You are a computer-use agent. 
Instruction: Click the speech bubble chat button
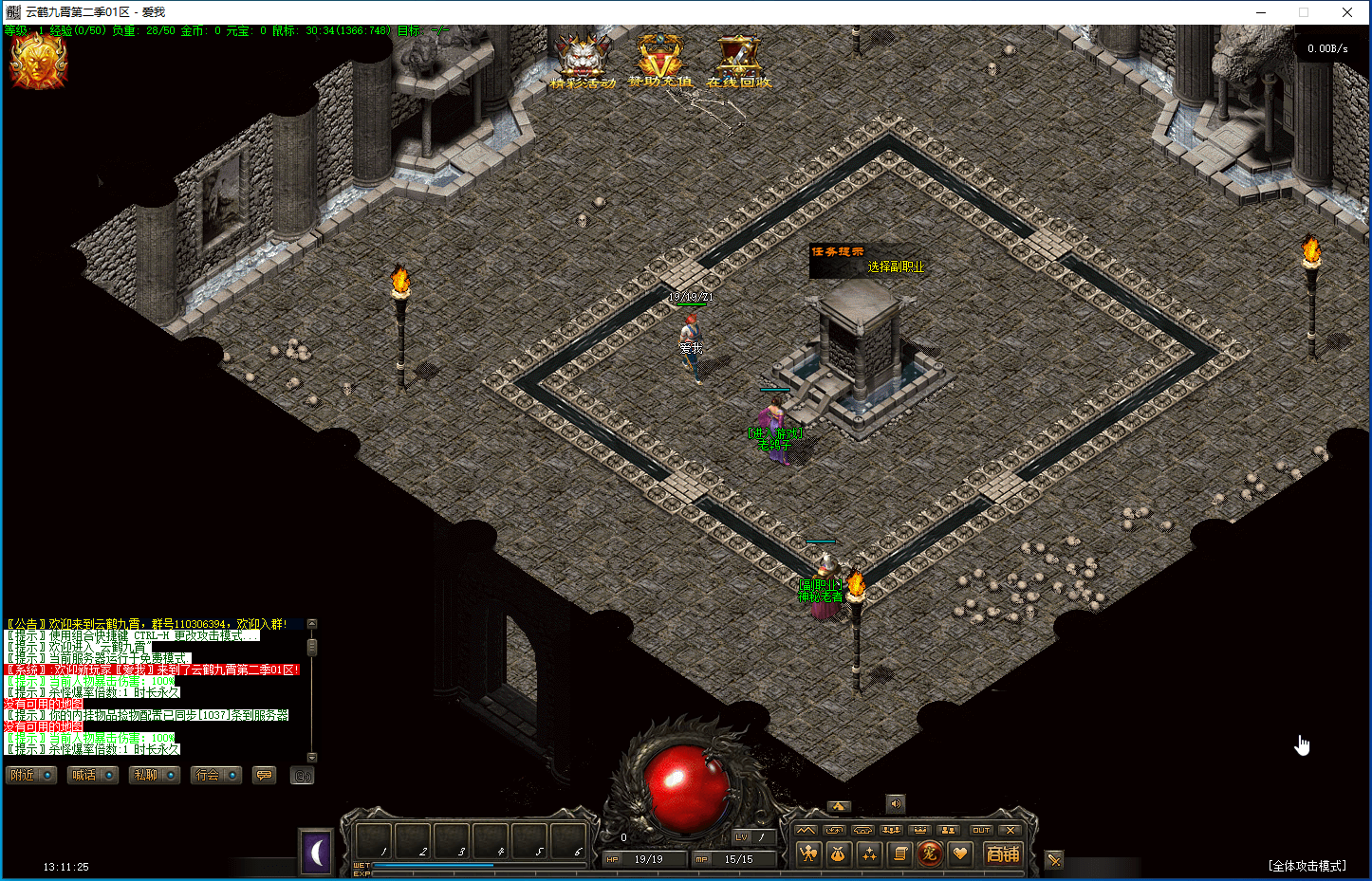[265, 776]
